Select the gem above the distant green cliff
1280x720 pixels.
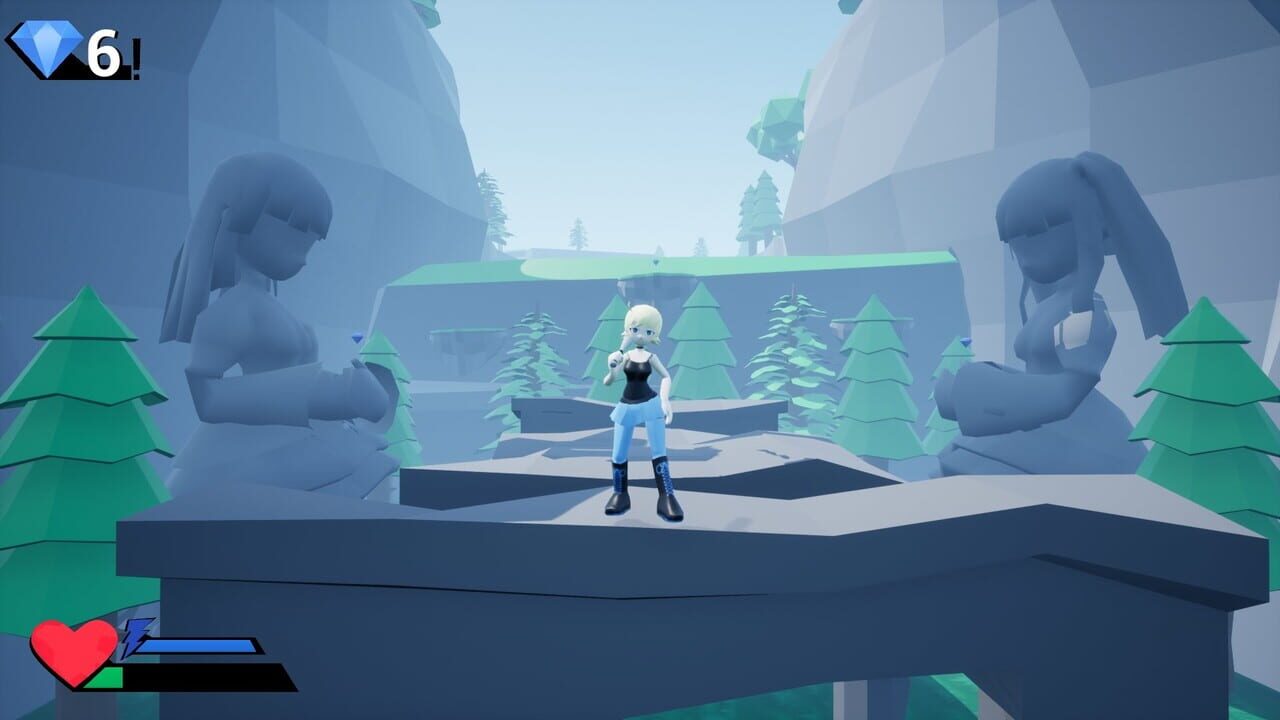tap(656, 260)
